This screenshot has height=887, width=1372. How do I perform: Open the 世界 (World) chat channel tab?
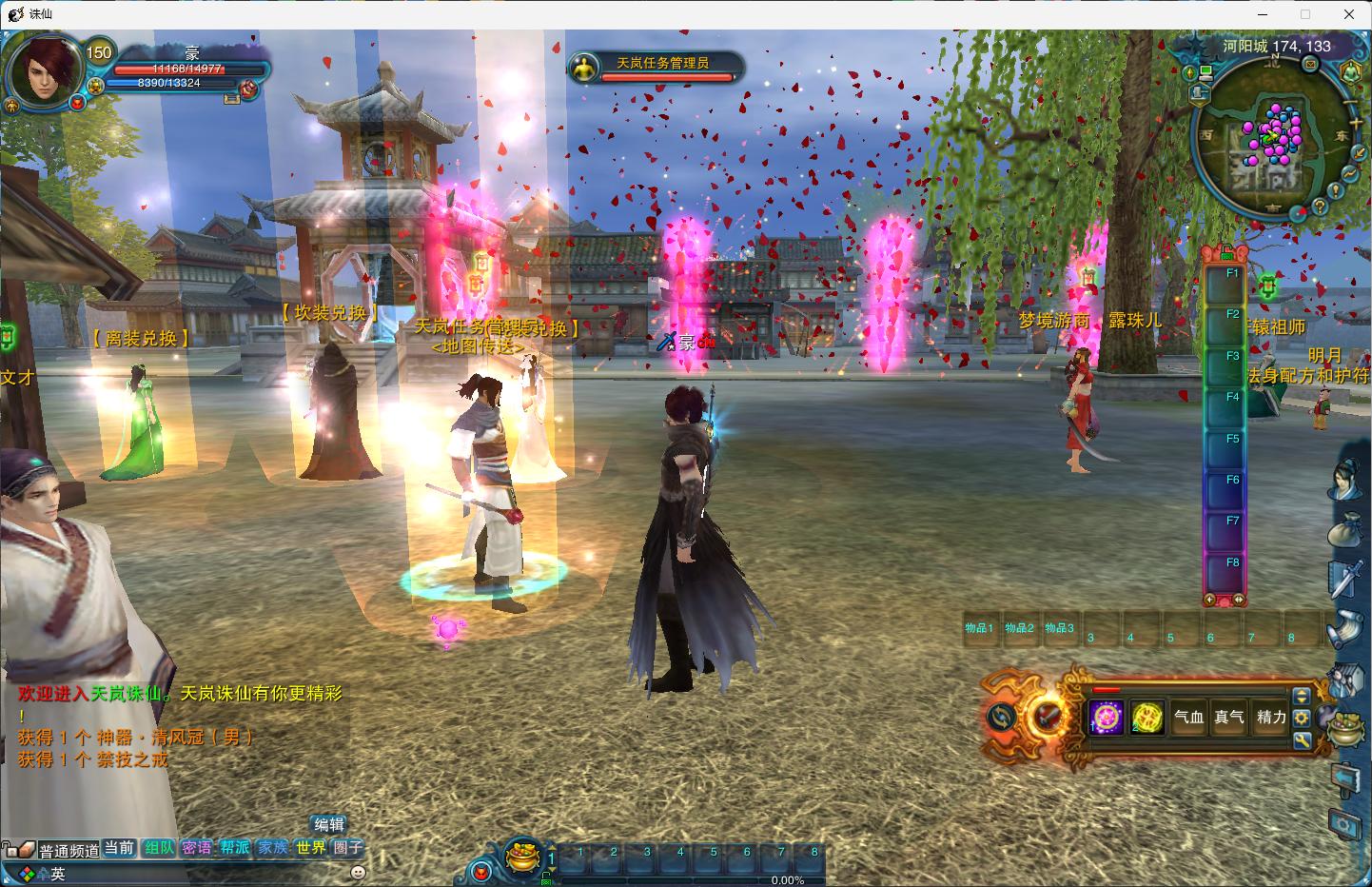pos(310,847)
